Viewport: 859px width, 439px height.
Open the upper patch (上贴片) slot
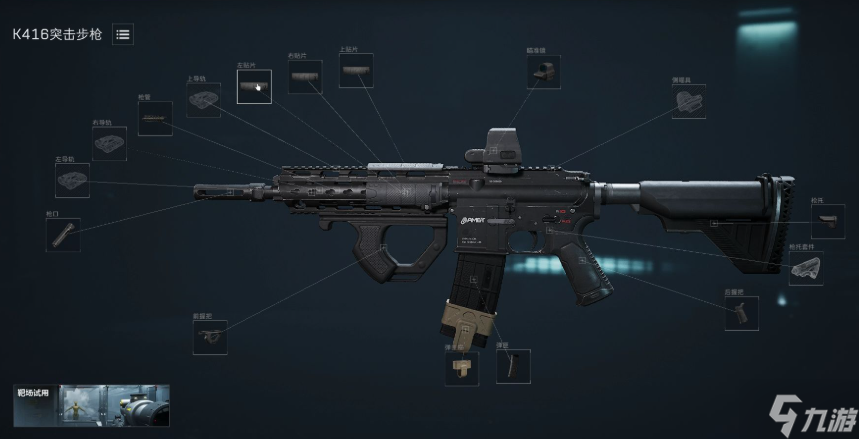[x=356, y=71]
